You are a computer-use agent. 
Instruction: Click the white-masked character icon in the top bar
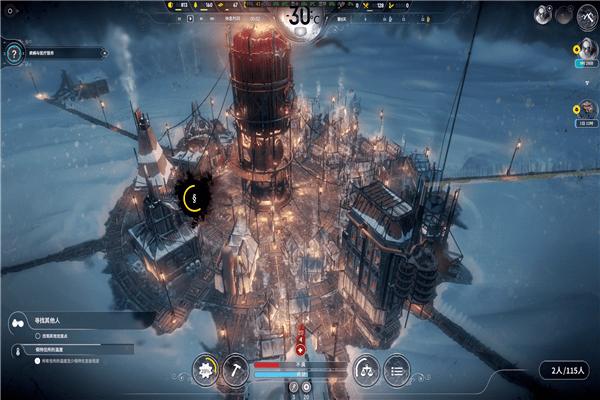(x=543, y=14)
